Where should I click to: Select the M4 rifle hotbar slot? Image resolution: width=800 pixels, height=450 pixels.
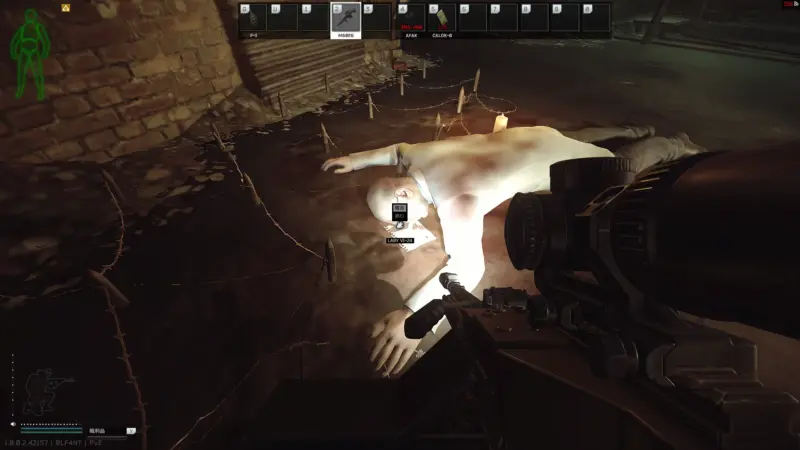[x=345, y=19]
